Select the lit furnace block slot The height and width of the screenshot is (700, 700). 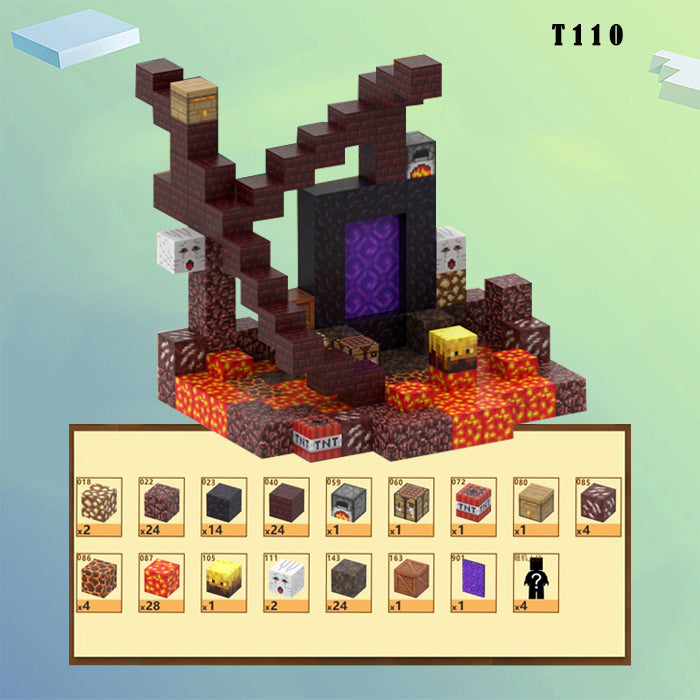[x=348, y=506]
